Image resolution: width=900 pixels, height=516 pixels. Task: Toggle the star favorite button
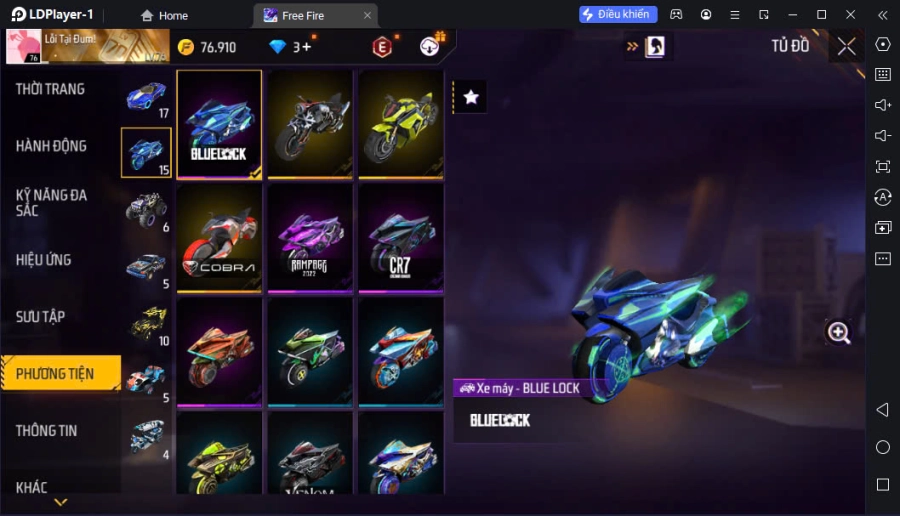coord(471,97)
